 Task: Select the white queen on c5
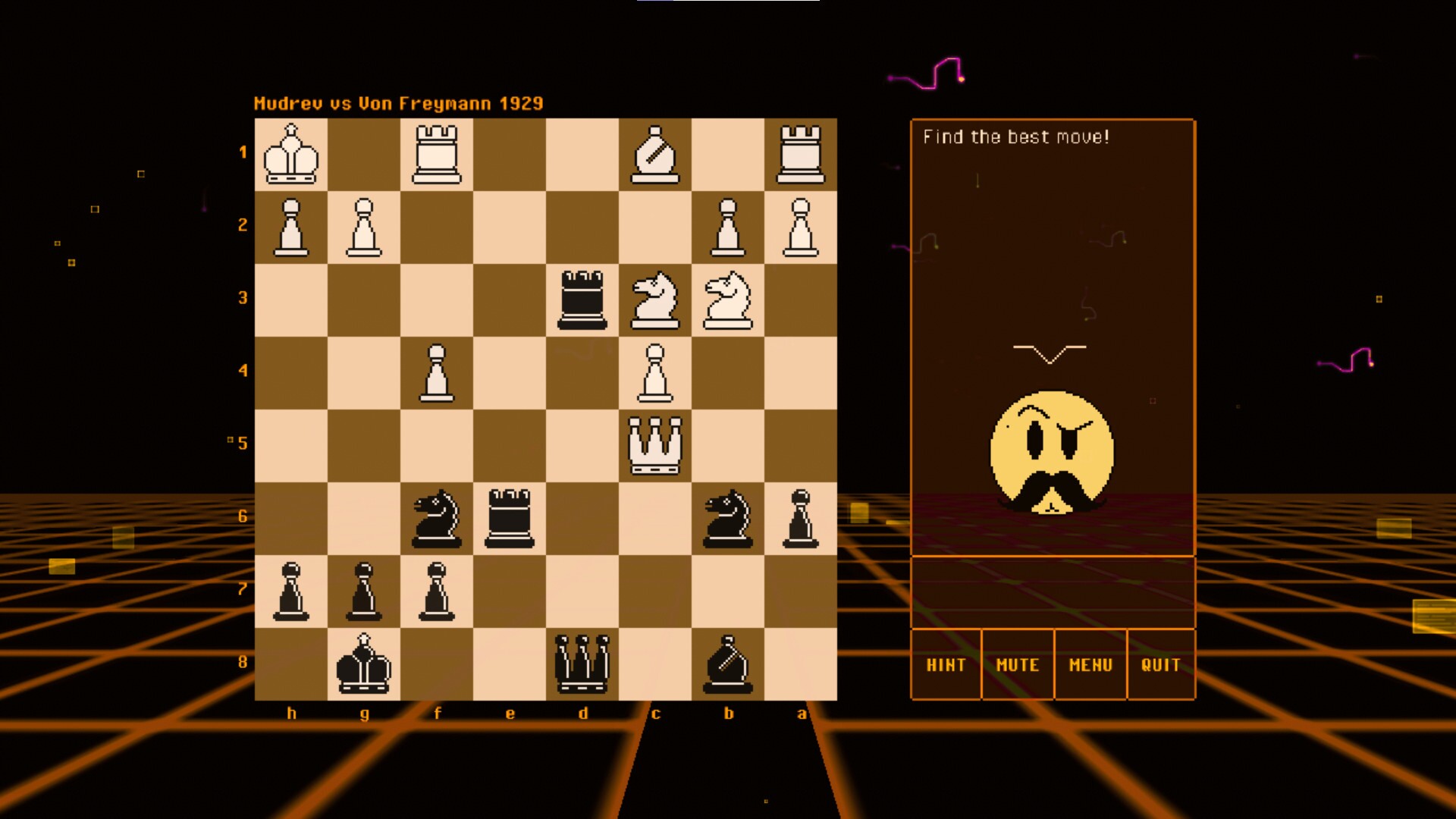(x=657, y=444)
